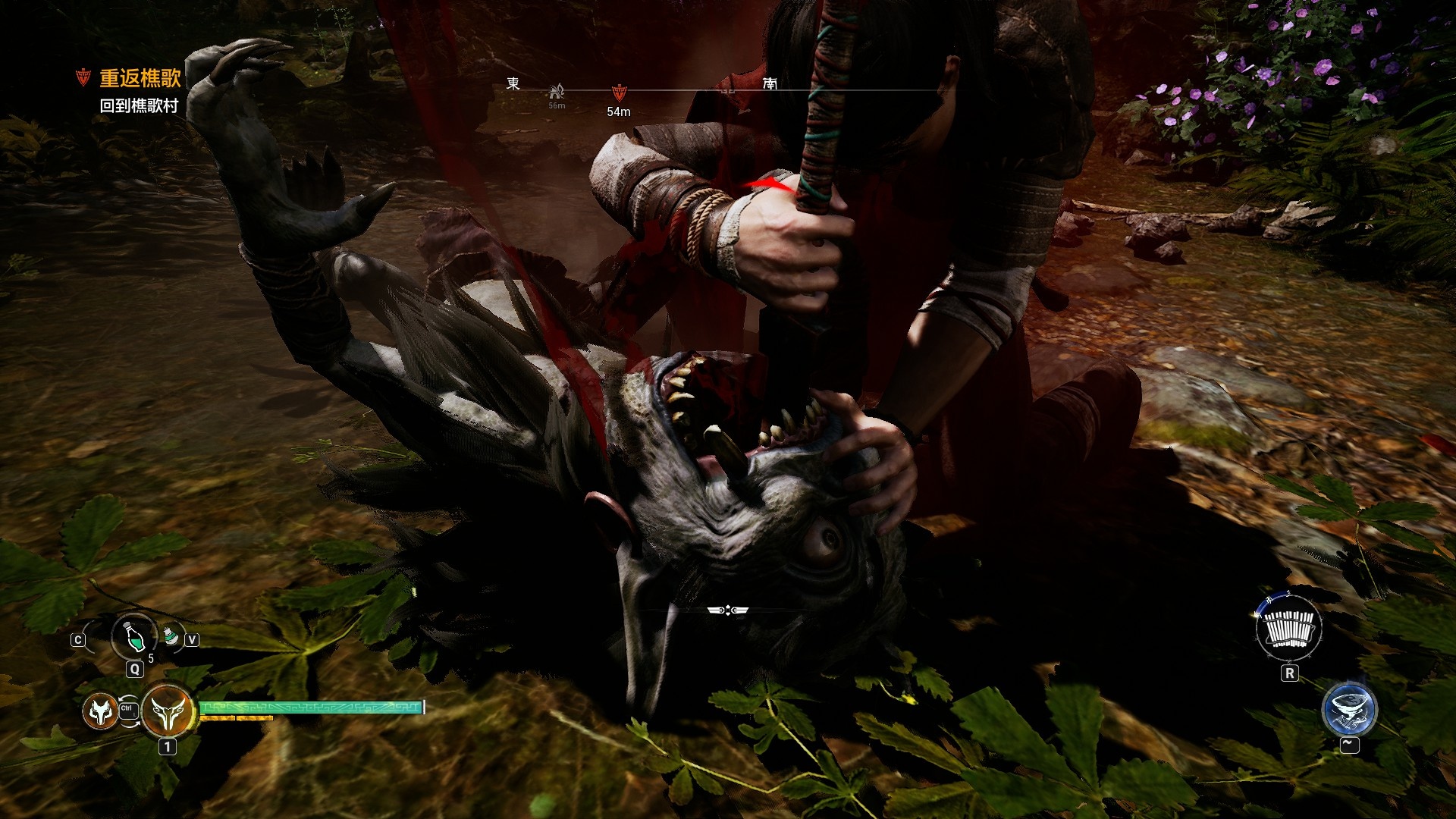The width and height of the screenshot is (1456, 819).
Task: Open the 重返樵歌 quest tracker
Action: [140, 78]
